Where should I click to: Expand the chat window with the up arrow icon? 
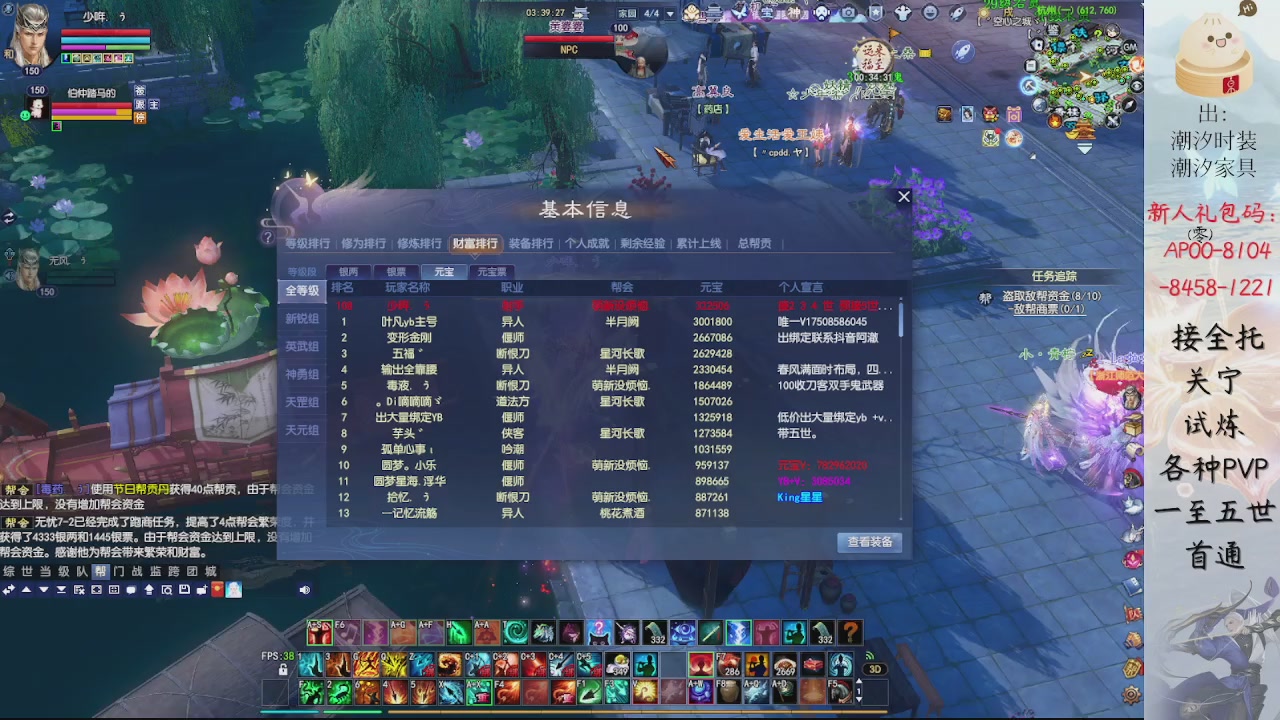click(27, 589)
